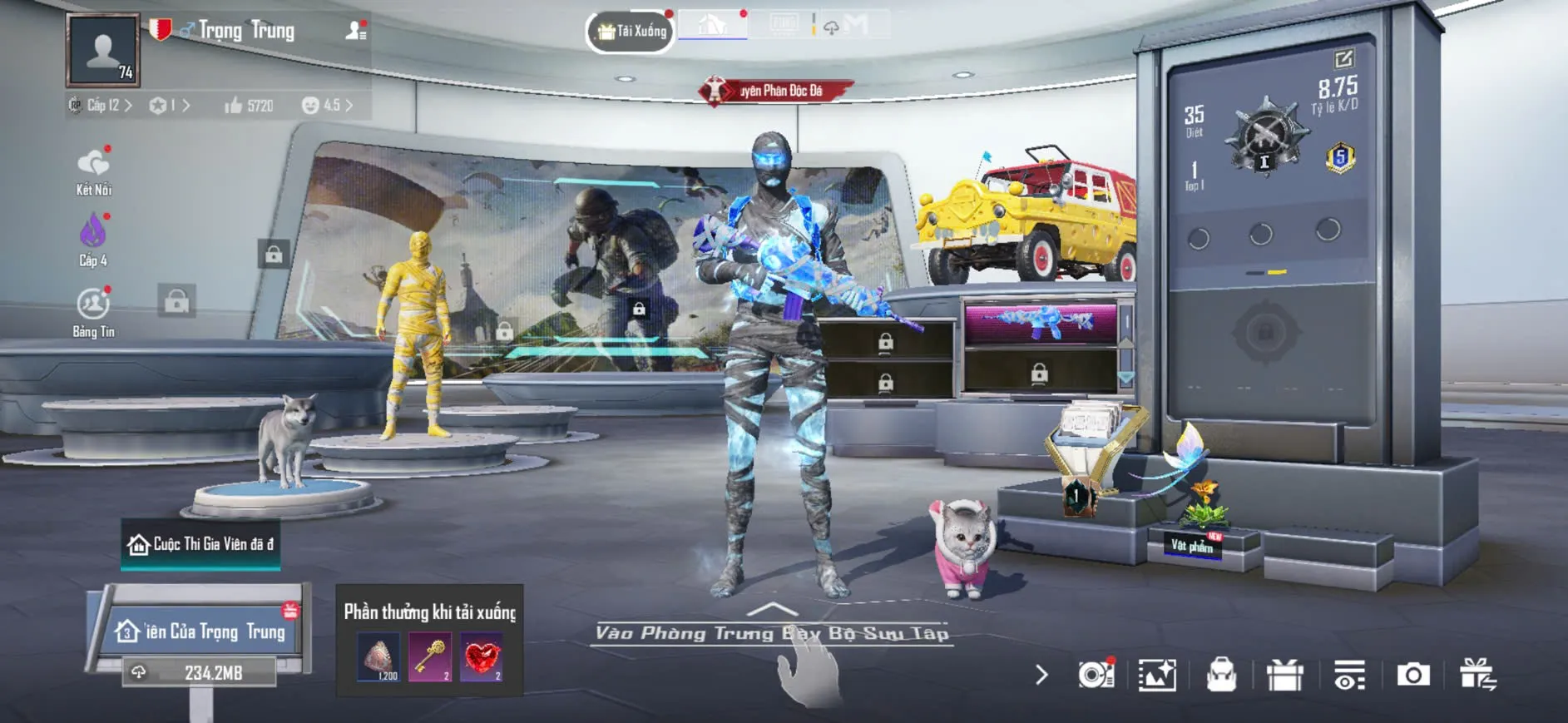Viewport: 1568px width, 723px height.
Task: Tap the Tải Xuống download button
Action: (631, 32)
